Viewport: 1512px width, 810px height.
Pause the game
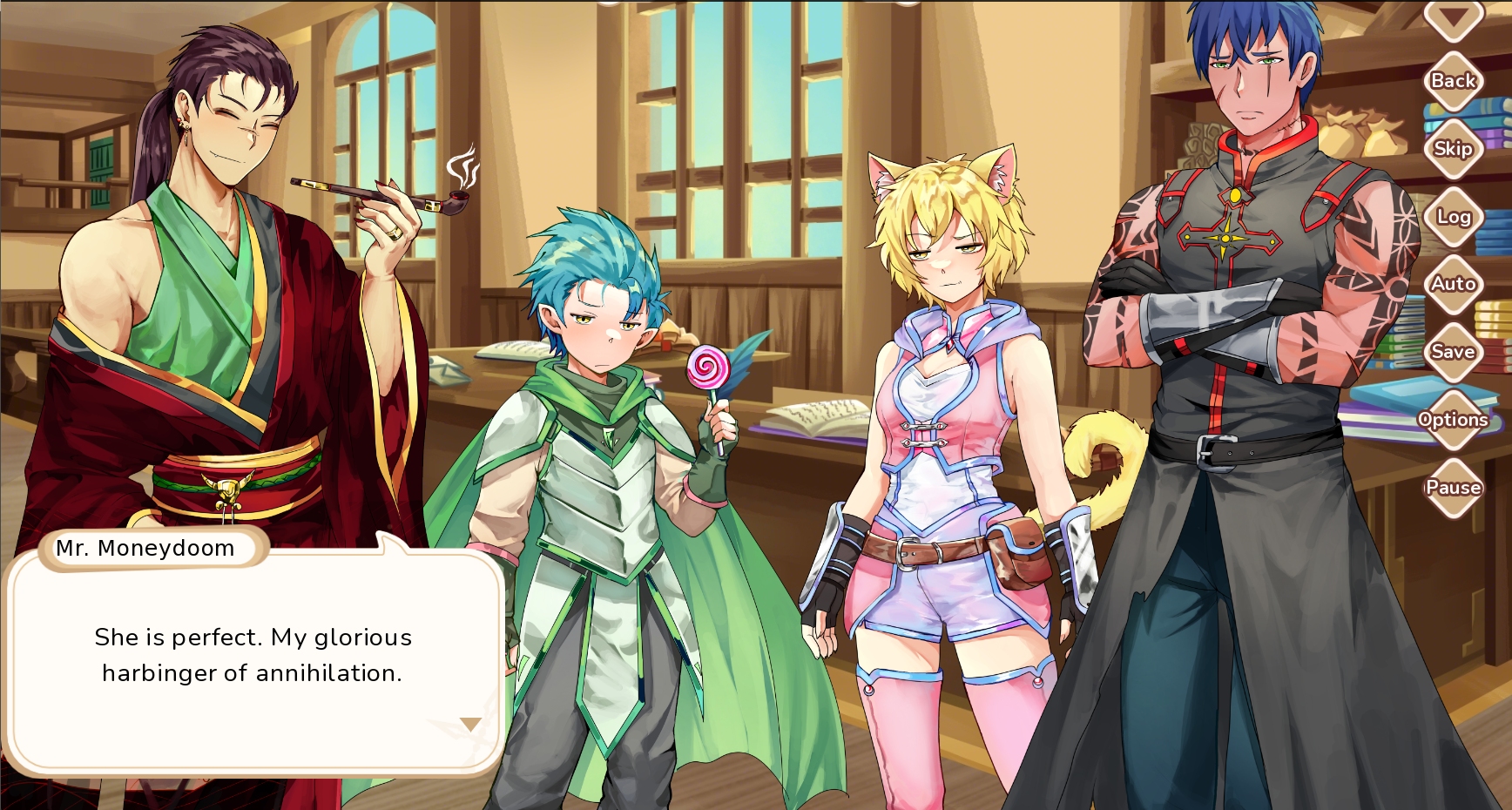tap(1453, 488)
